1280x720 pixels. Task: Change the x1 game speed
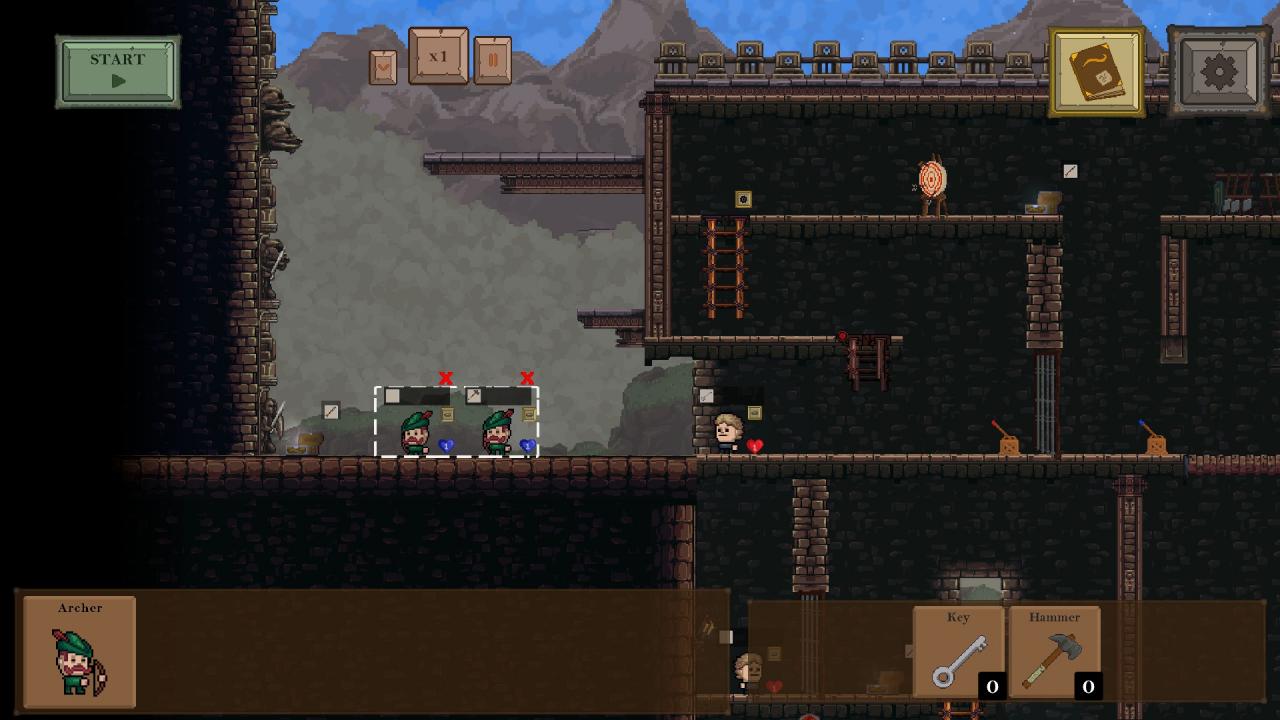pyautogui.click(x=438, y=57)
